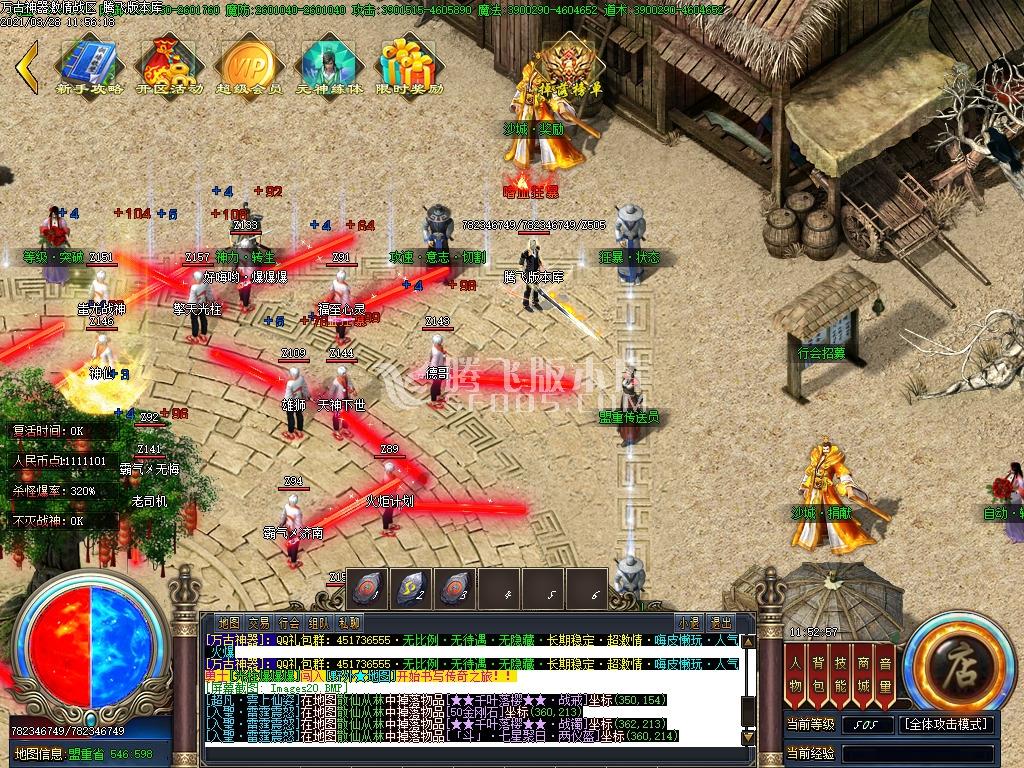Switch chat to the 地图 tab
The image size is (1024, 768).
click(228, 622)
